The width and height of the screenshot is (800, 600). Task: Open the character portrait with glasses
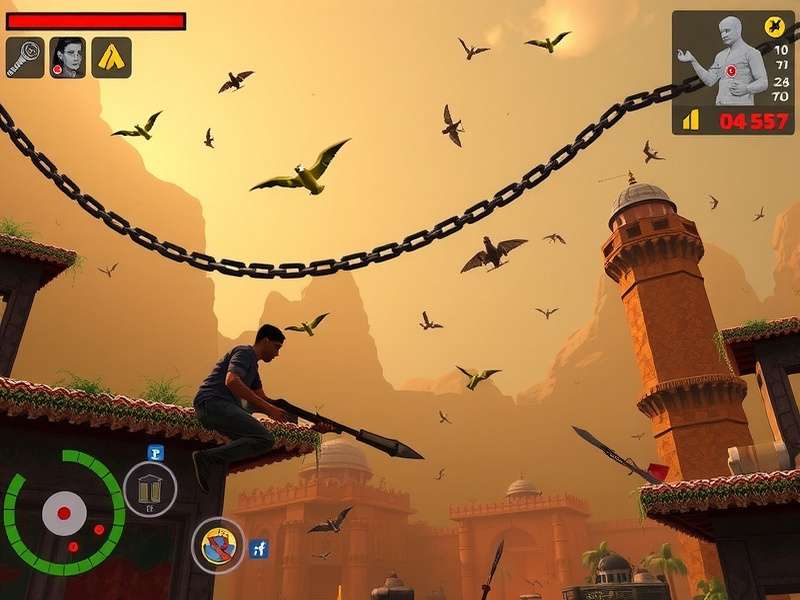(68, 58)
